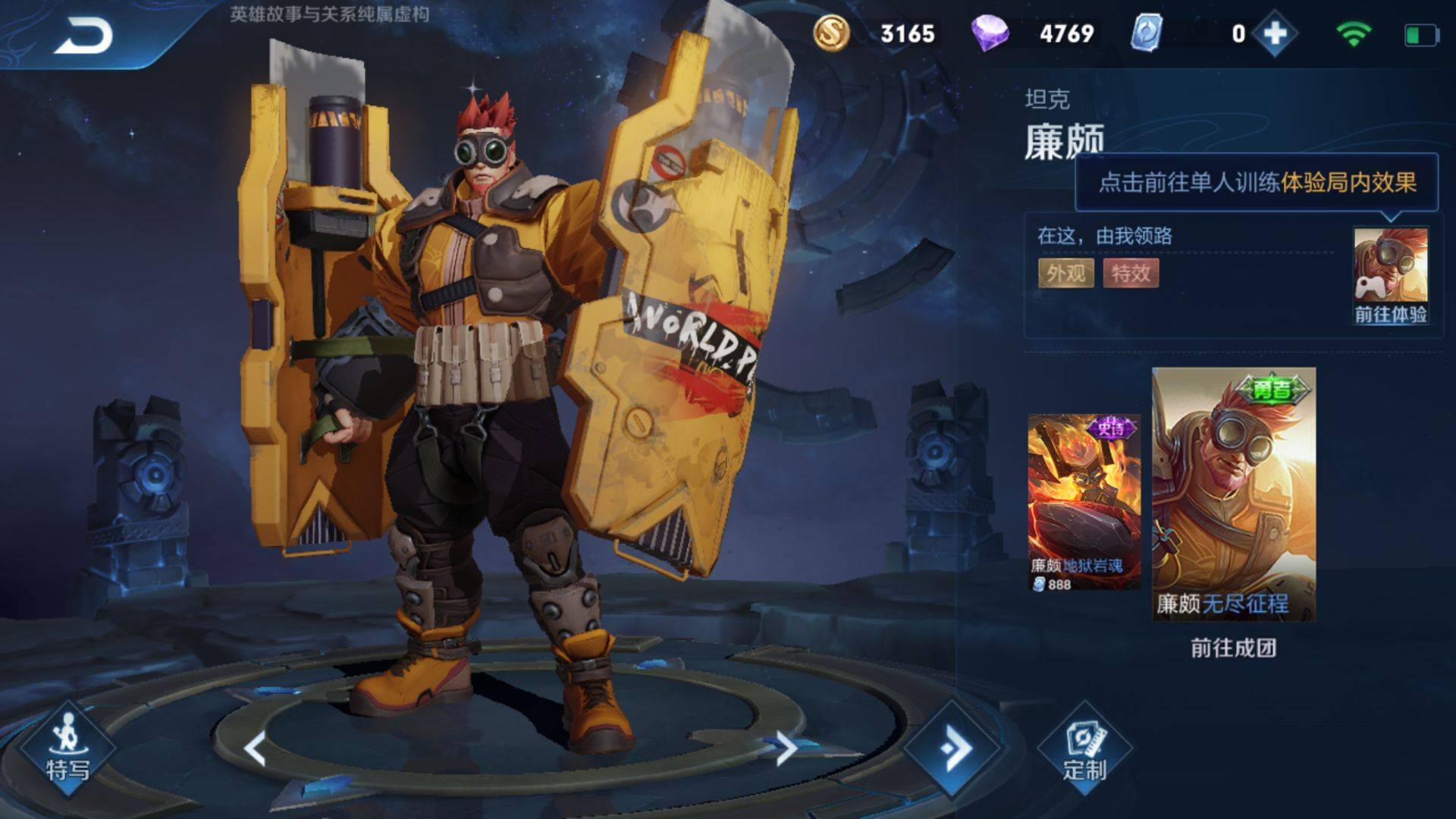This screenshot has width=1456, height=819.
Task: Tap 前往成团 to join the group
Action: pos(1234,648)
